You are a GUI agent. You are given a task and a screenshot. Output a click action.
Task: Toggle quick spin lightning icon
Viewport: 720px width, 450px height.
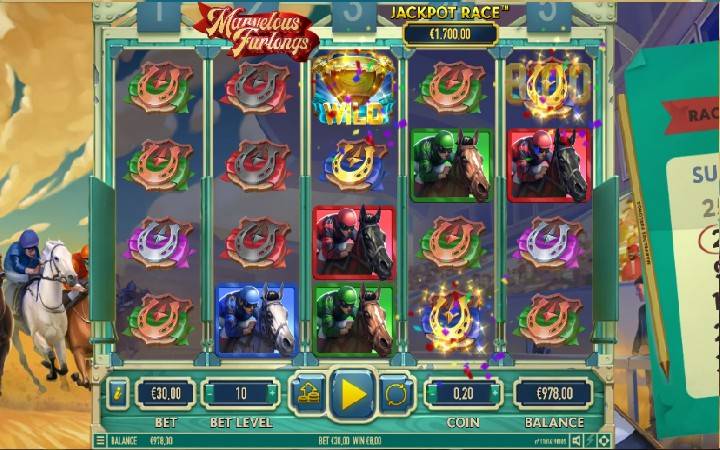(590, 440)
